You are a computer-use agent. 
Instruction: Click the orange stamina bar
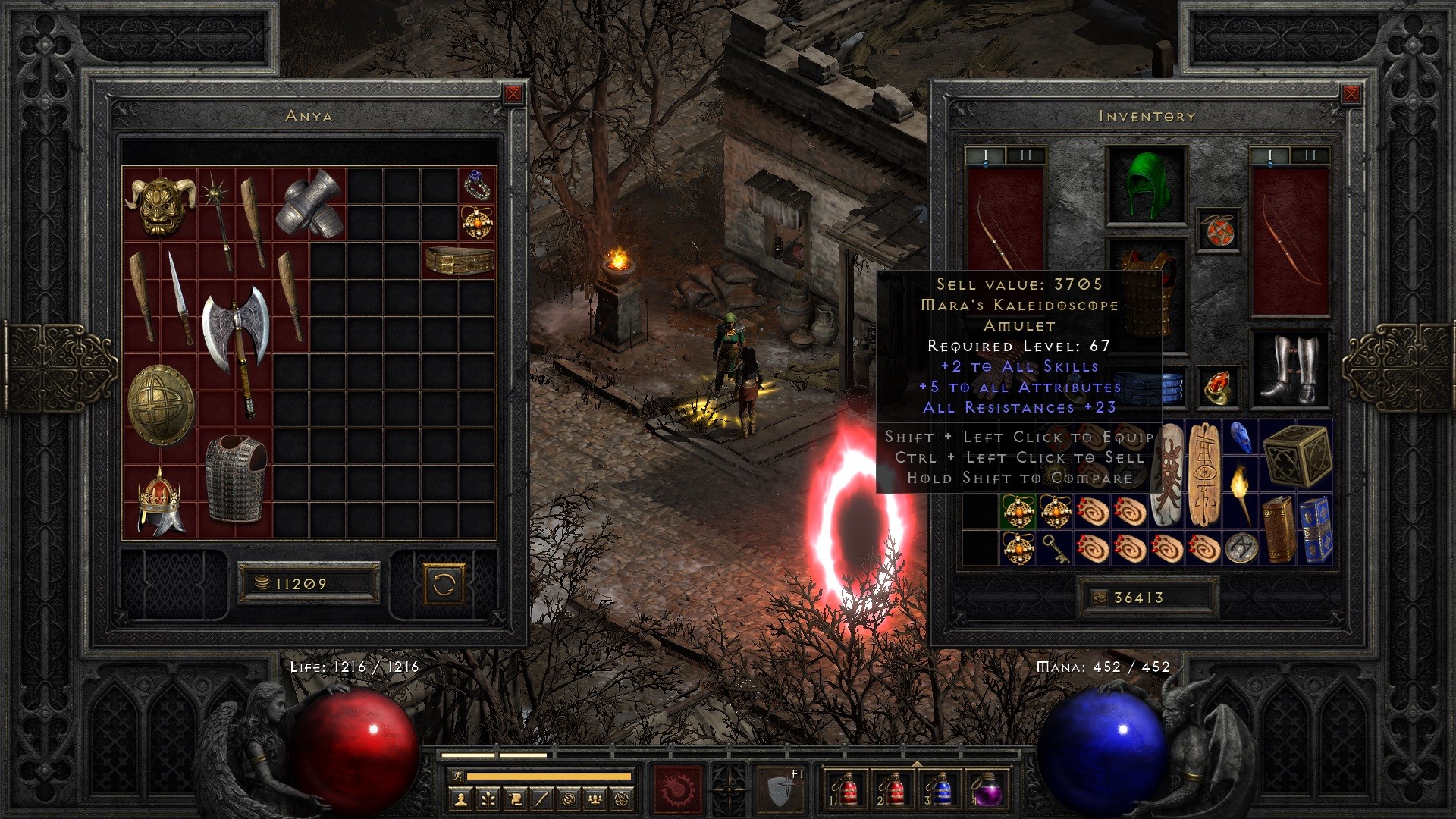click(x=550, y=777)
